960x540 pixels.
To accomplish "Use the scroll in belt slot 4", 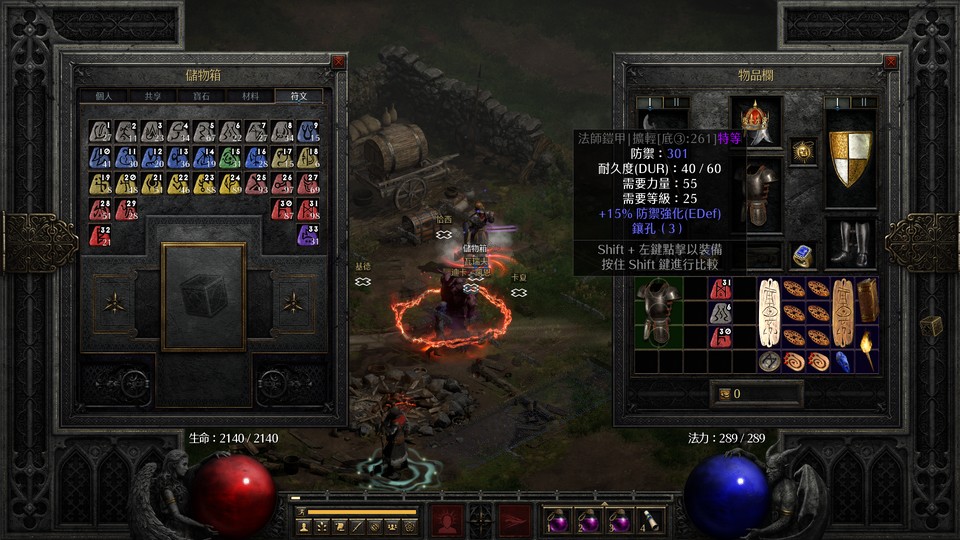I will click(x=650, y=520).
